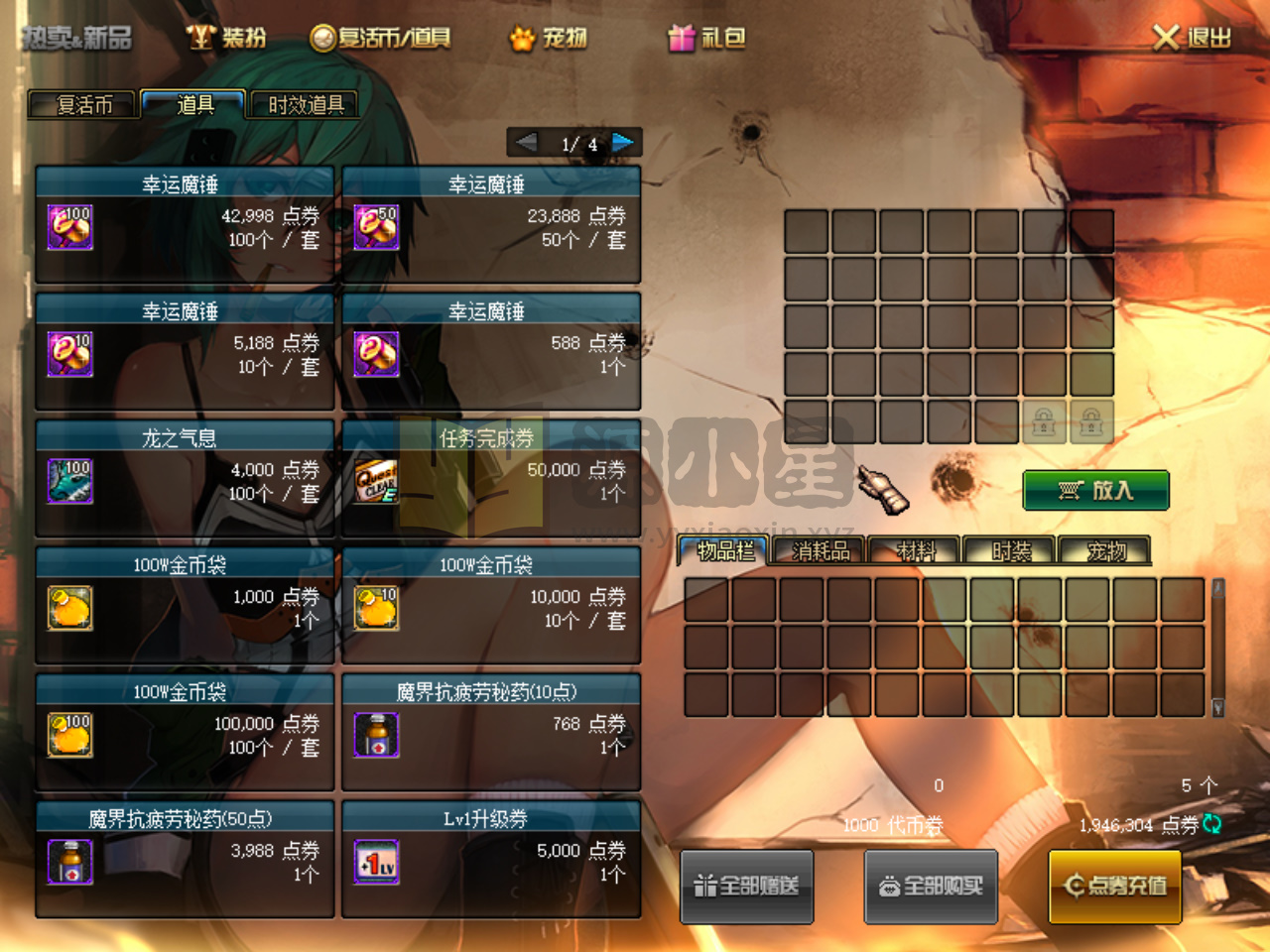The height and width of the screenshot is (952, 1270).
Task: Click the gift box icon next to 礼包
Action: tap(683, 38)
